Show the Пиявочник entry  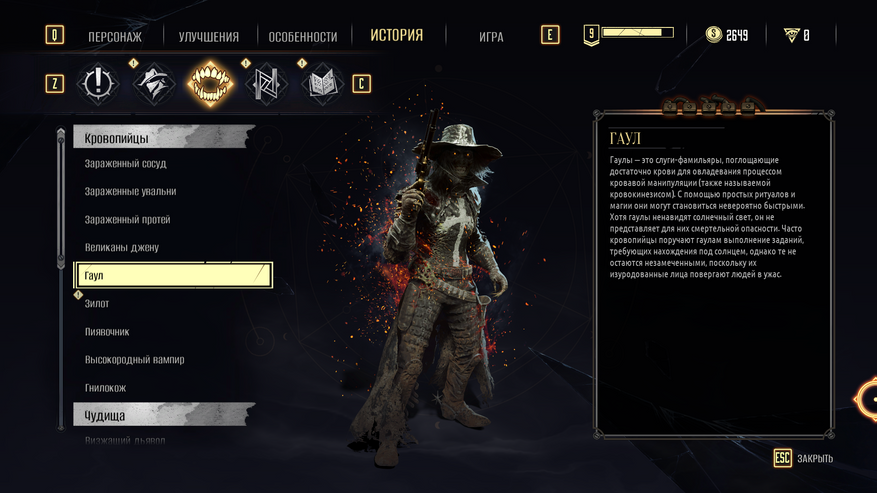click(108, 331)
